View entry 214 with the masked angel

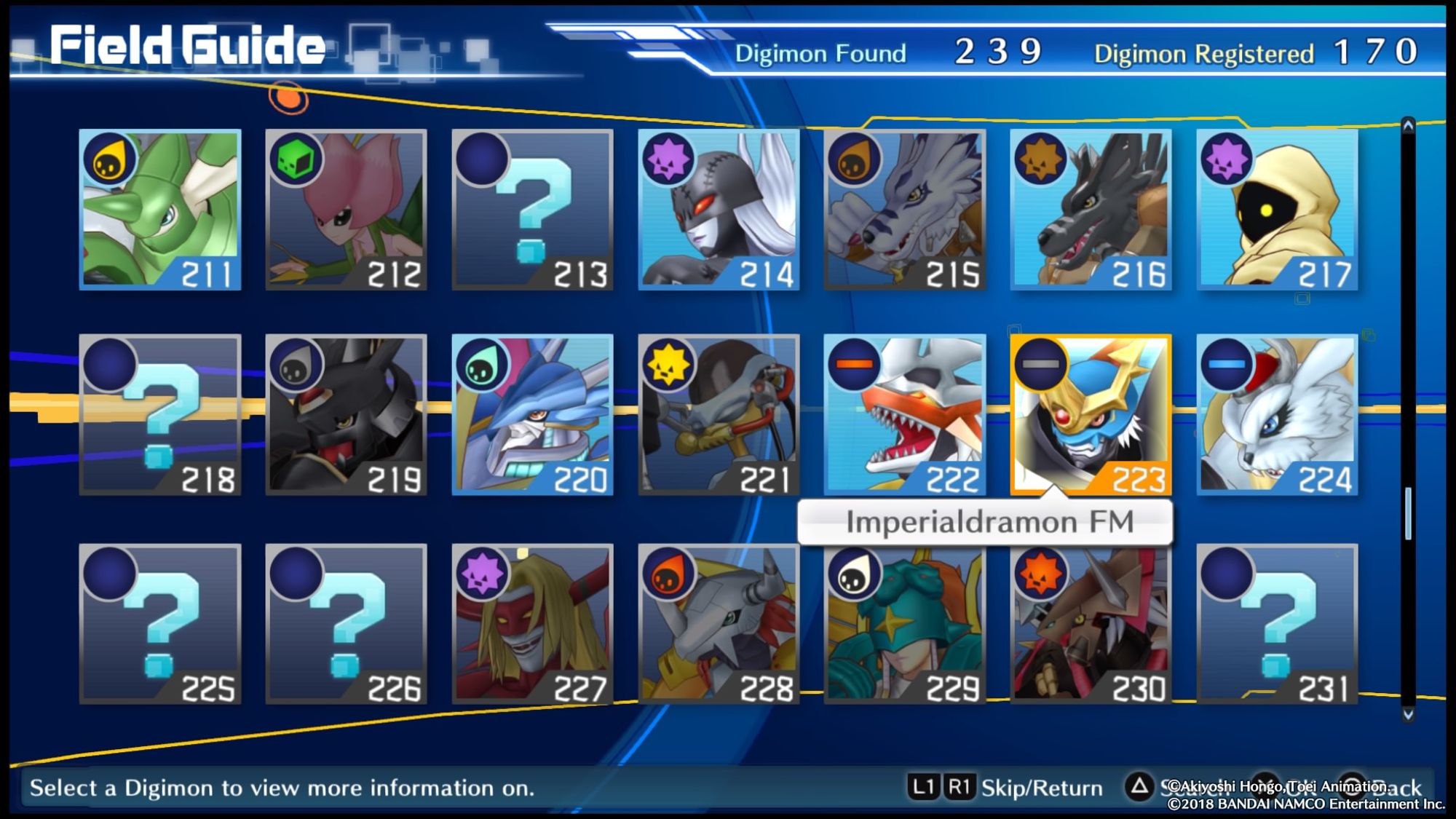click(x=719, y=210)
